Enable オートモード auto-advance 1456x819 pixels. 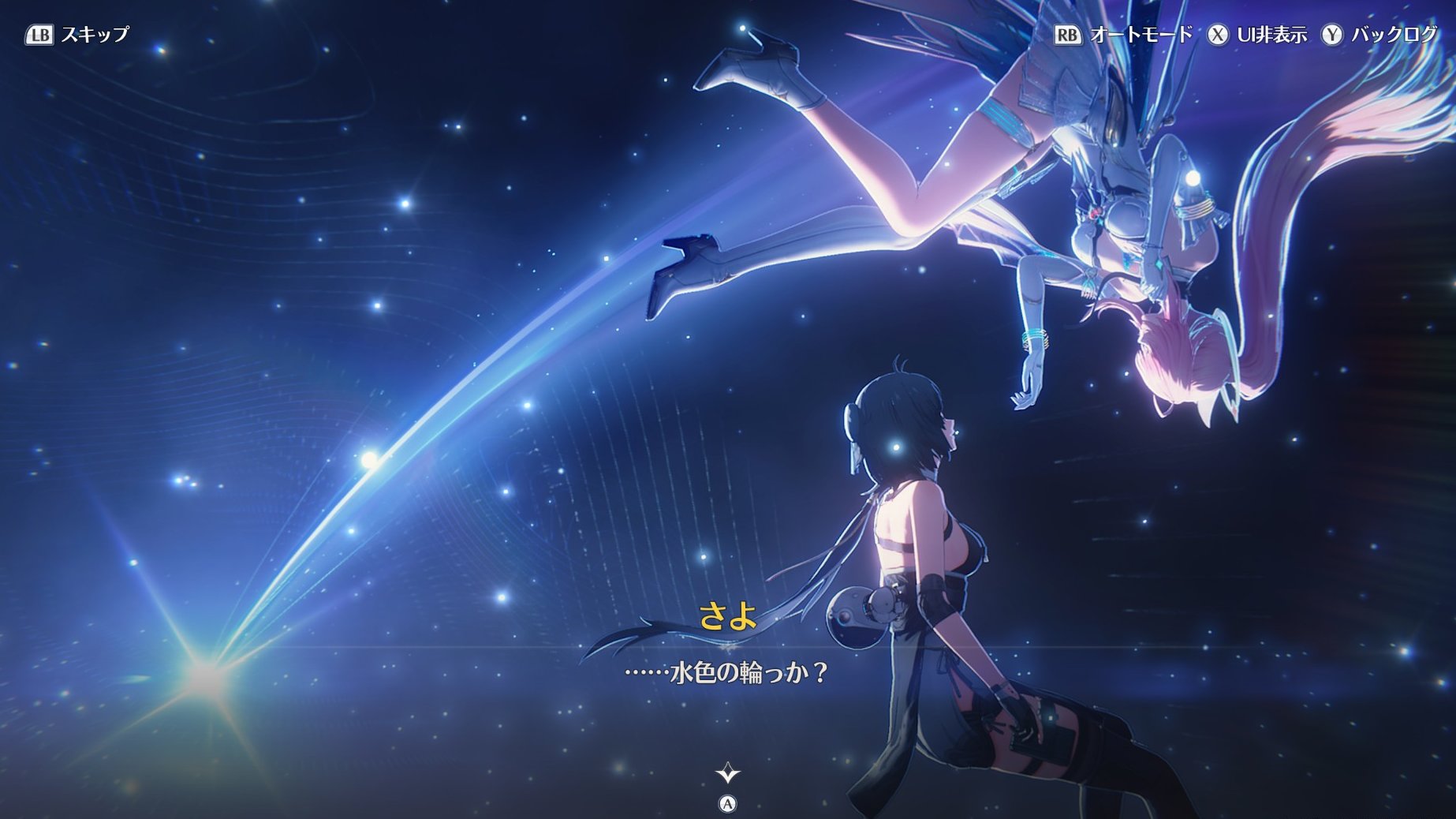[x=1123, y=35]
